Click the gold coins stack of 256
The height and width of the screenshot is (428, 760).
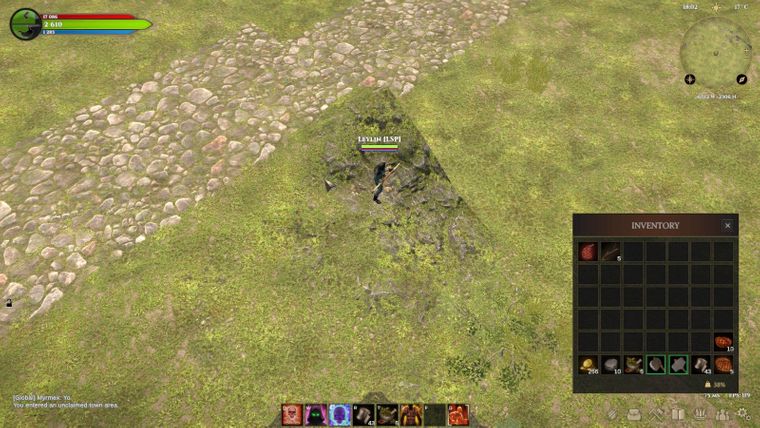coord(587,365)
